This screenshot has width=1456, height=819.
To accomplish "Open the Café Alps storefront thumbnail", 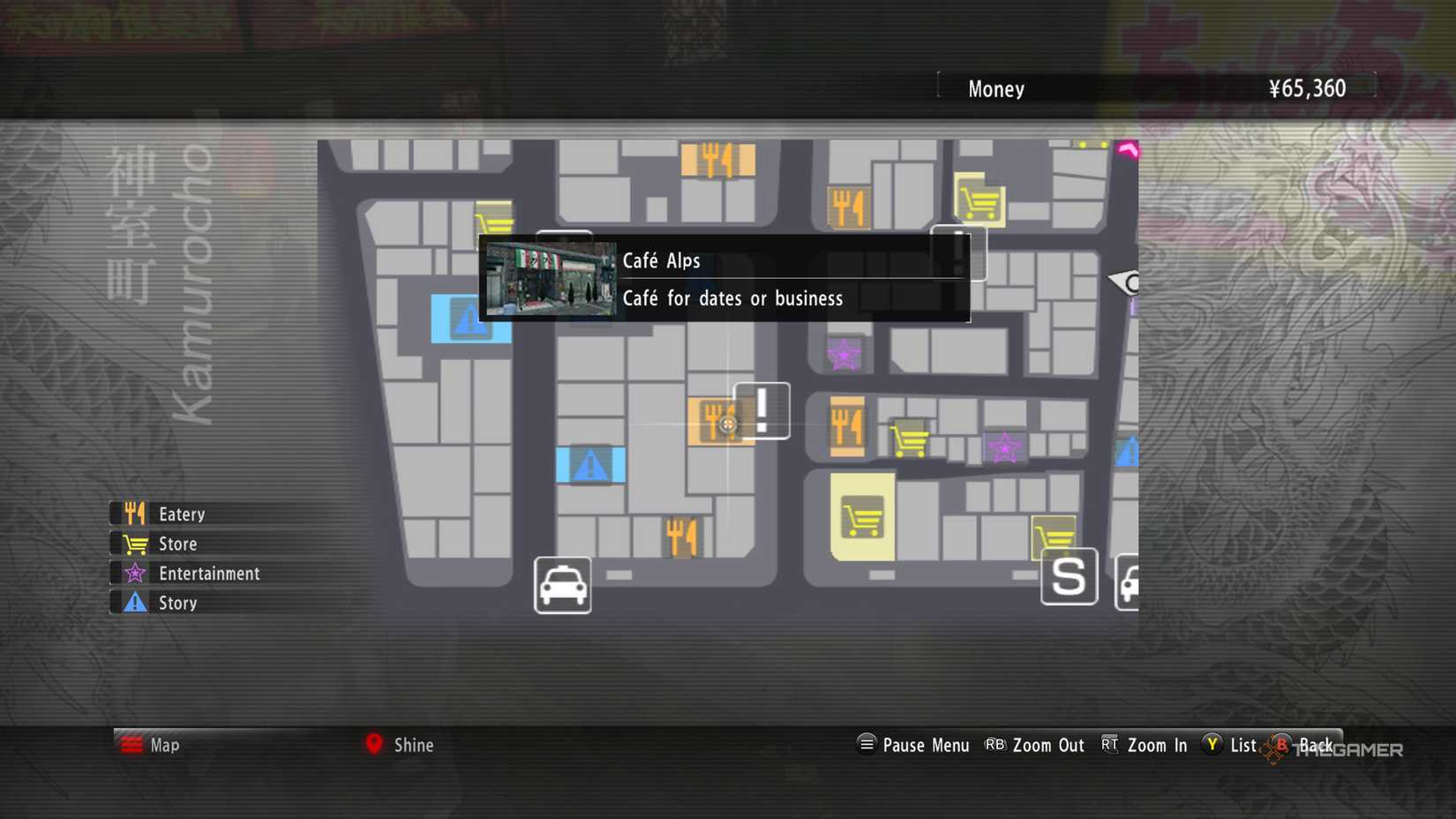I will coord(552,278).
